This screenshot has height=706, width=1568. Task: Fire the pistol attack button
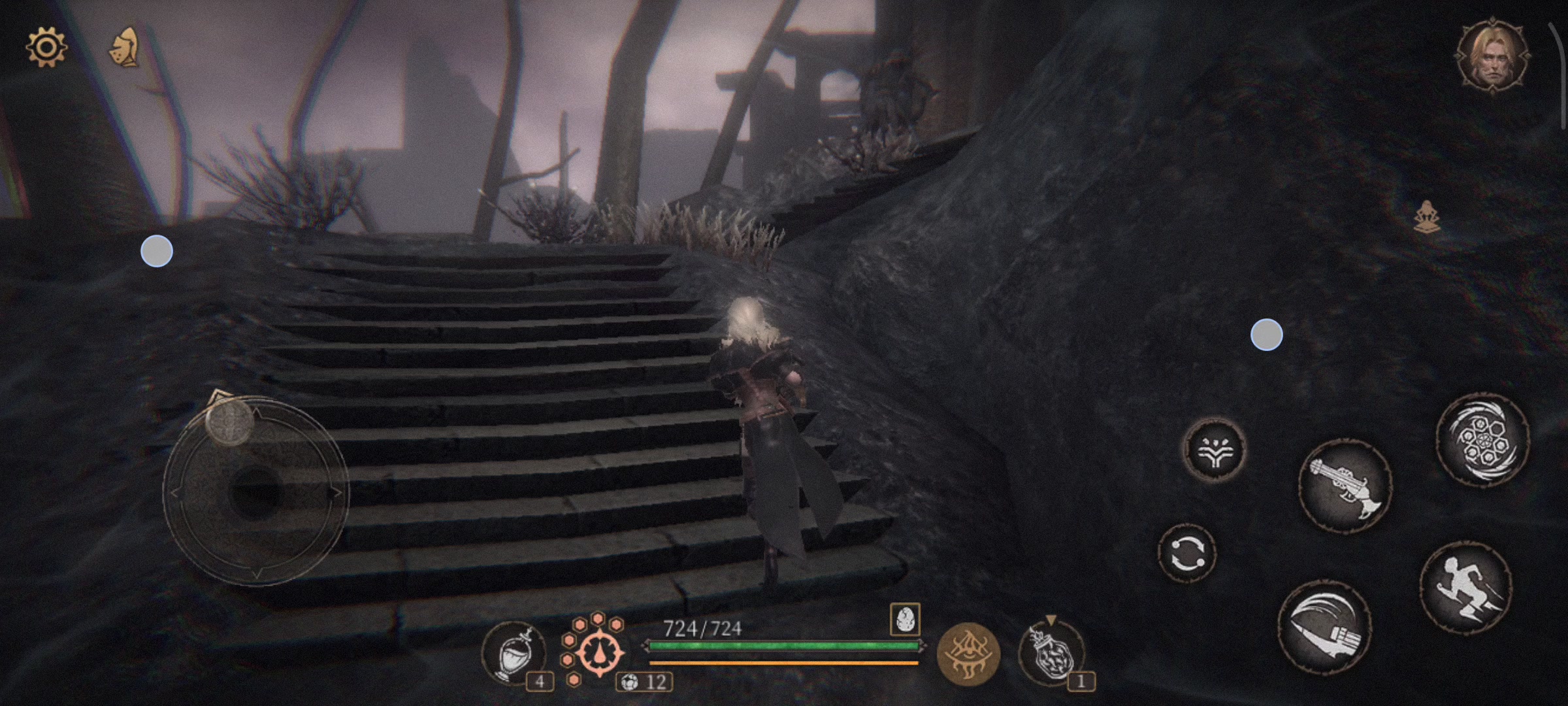pos(1345,485)
